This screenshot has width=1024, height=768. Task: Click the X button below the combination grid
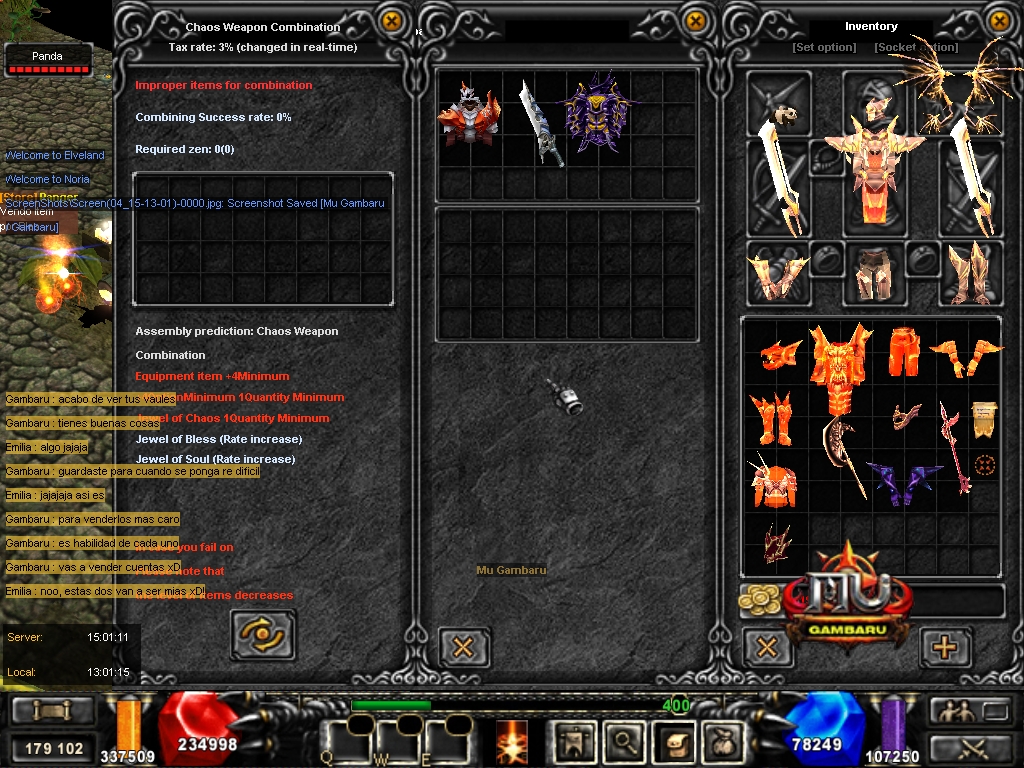(463, 647)
